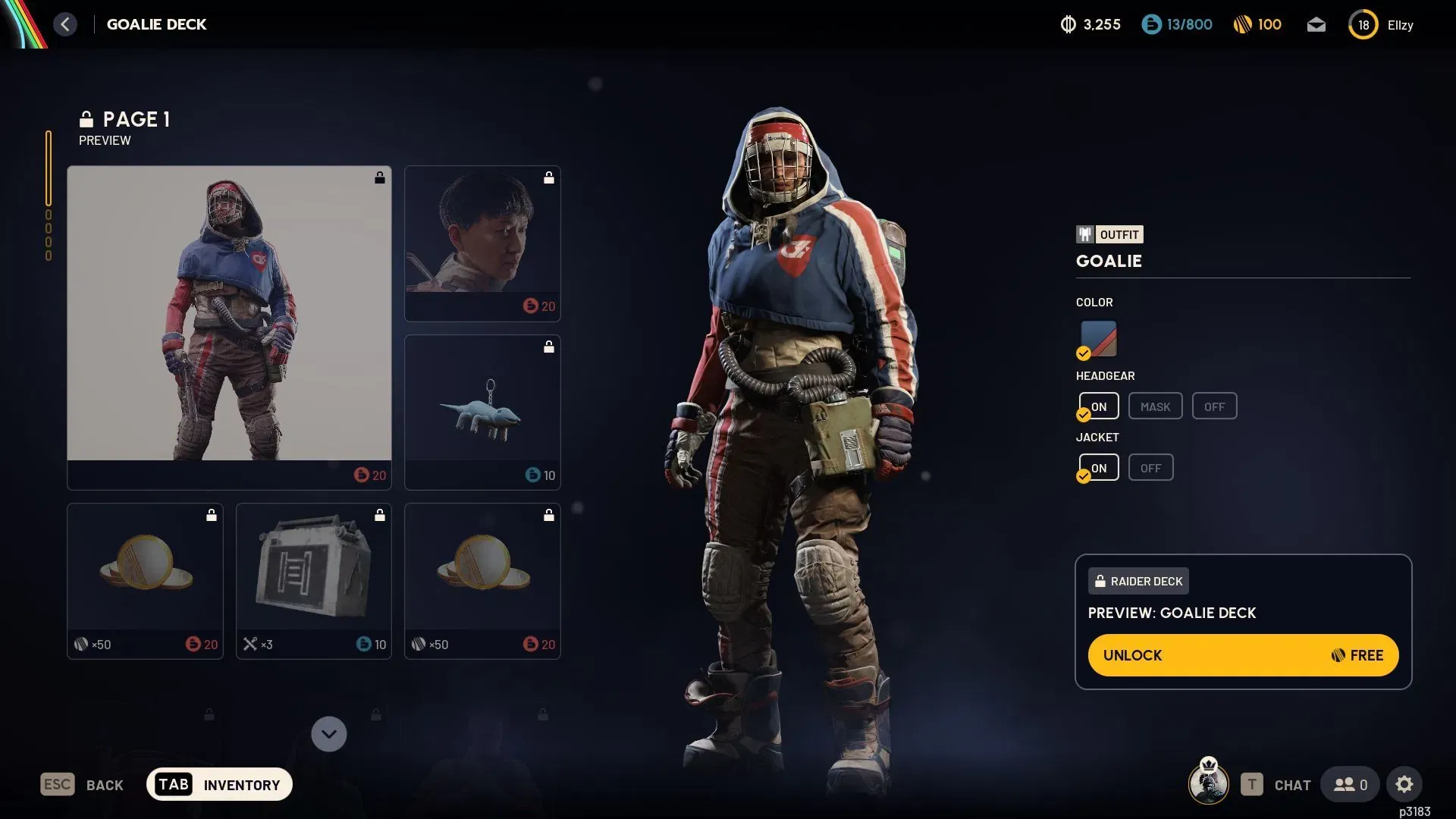Viewport: 1456px width, 819px height.
Task: Open the mail inbox icon
Action: [x=1316, y=25]
